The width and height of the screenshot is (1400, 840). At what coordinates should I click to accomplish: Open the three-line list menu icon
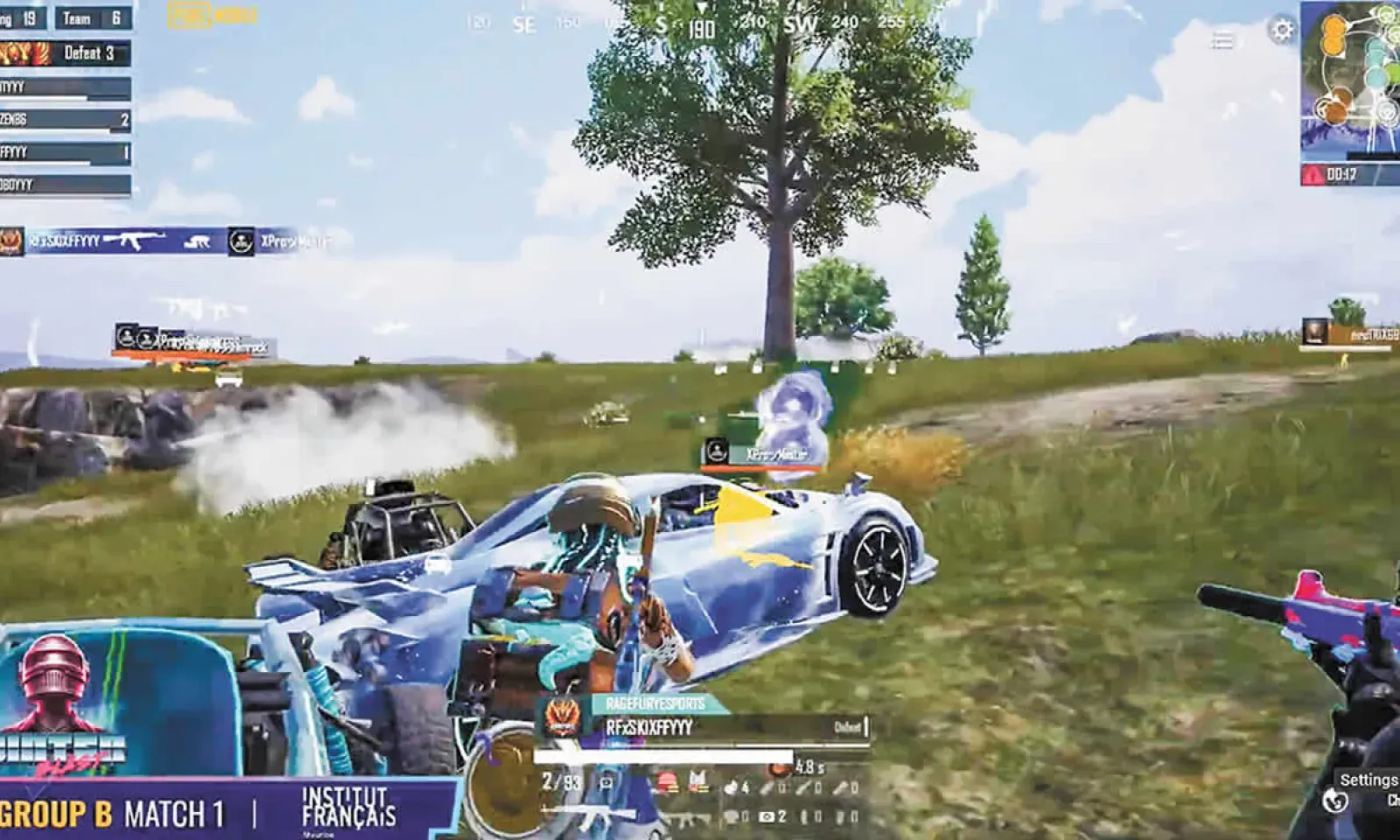1222,39
